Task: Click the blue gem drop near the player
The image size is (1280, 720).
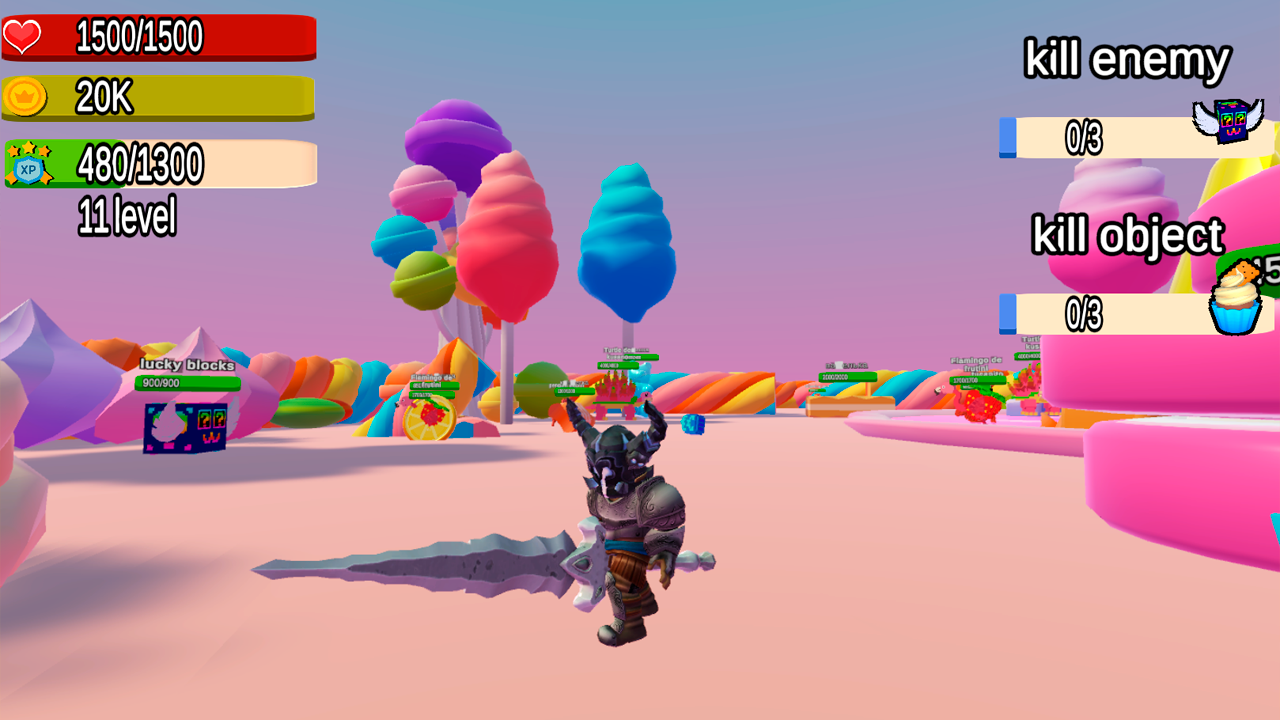Action: (692, 425)
